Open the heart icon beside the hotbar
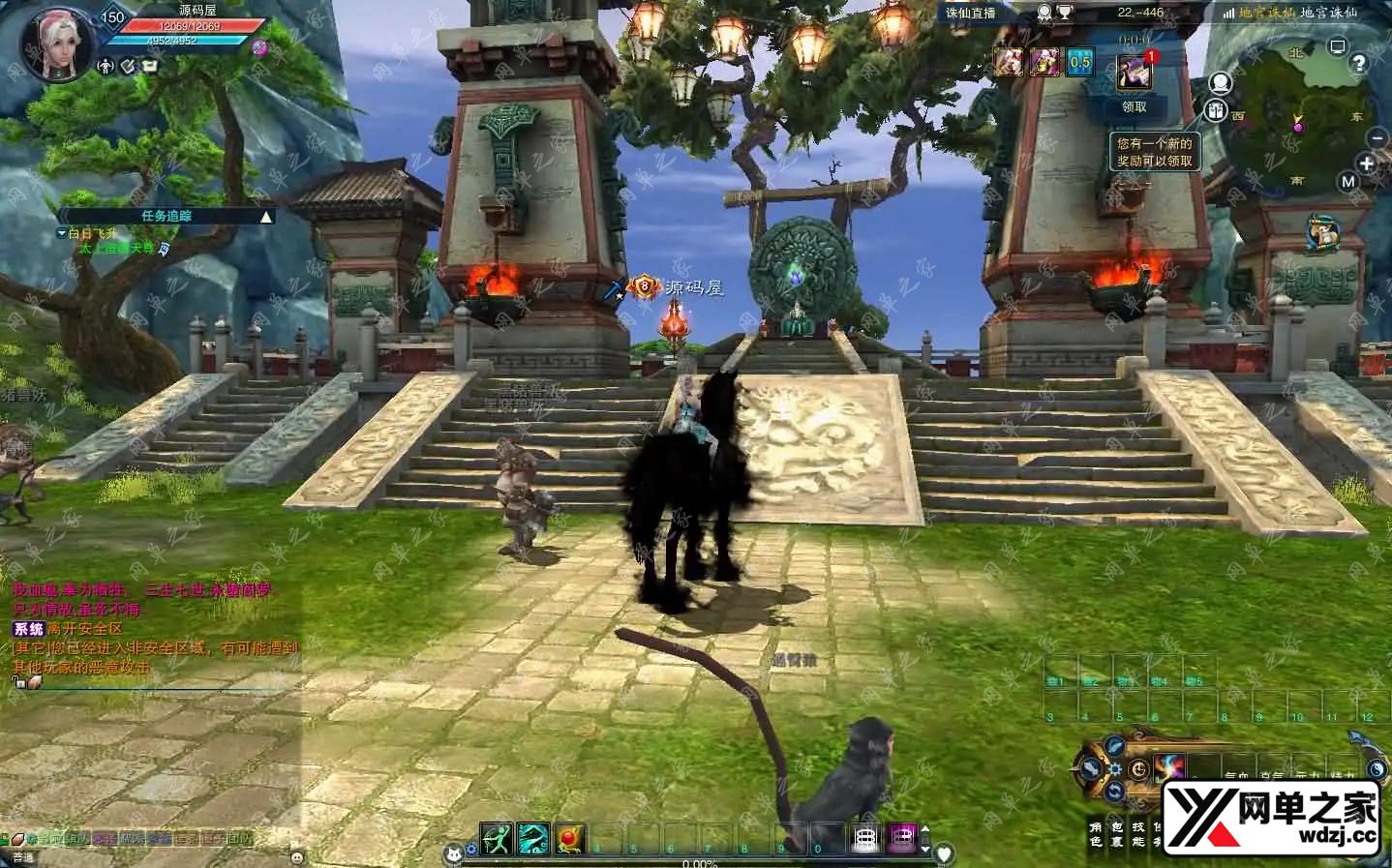1392x868 pixels. [945, 853]
